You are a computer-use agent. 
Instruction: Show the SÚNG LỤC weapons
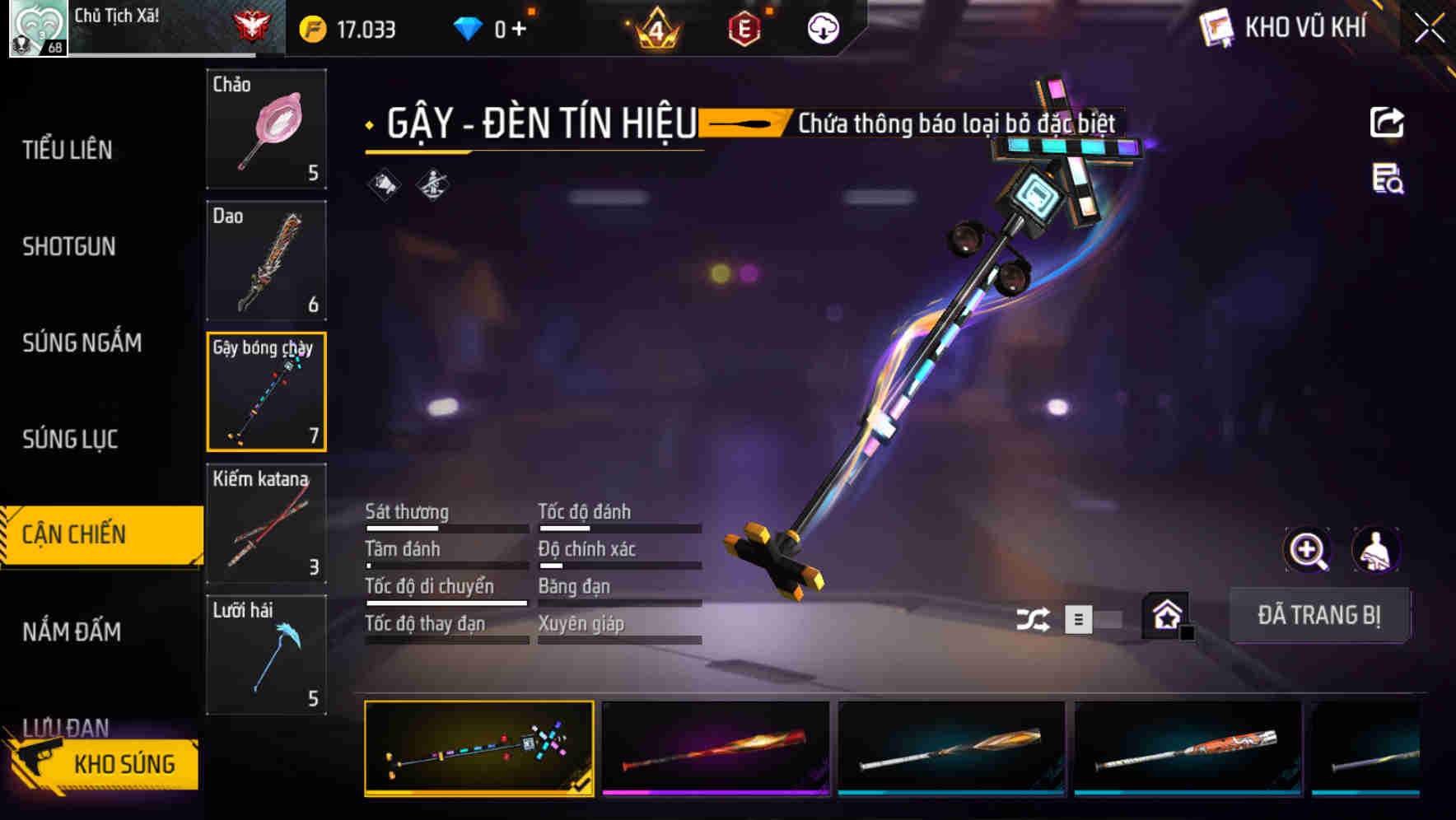[x=70, y=439]
